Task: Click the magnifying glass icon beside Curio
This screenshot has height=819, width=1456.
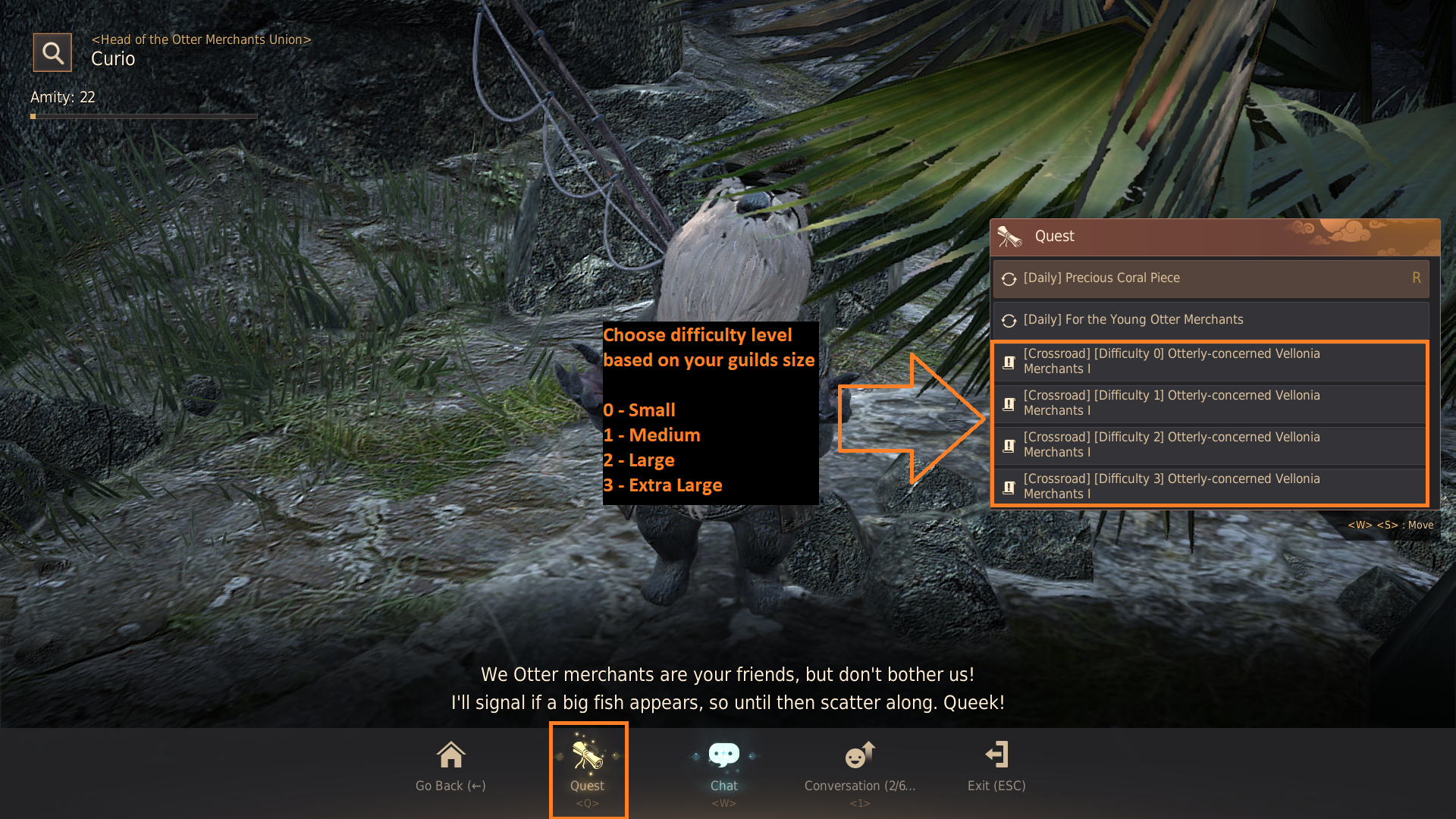Action: point(52,52)
